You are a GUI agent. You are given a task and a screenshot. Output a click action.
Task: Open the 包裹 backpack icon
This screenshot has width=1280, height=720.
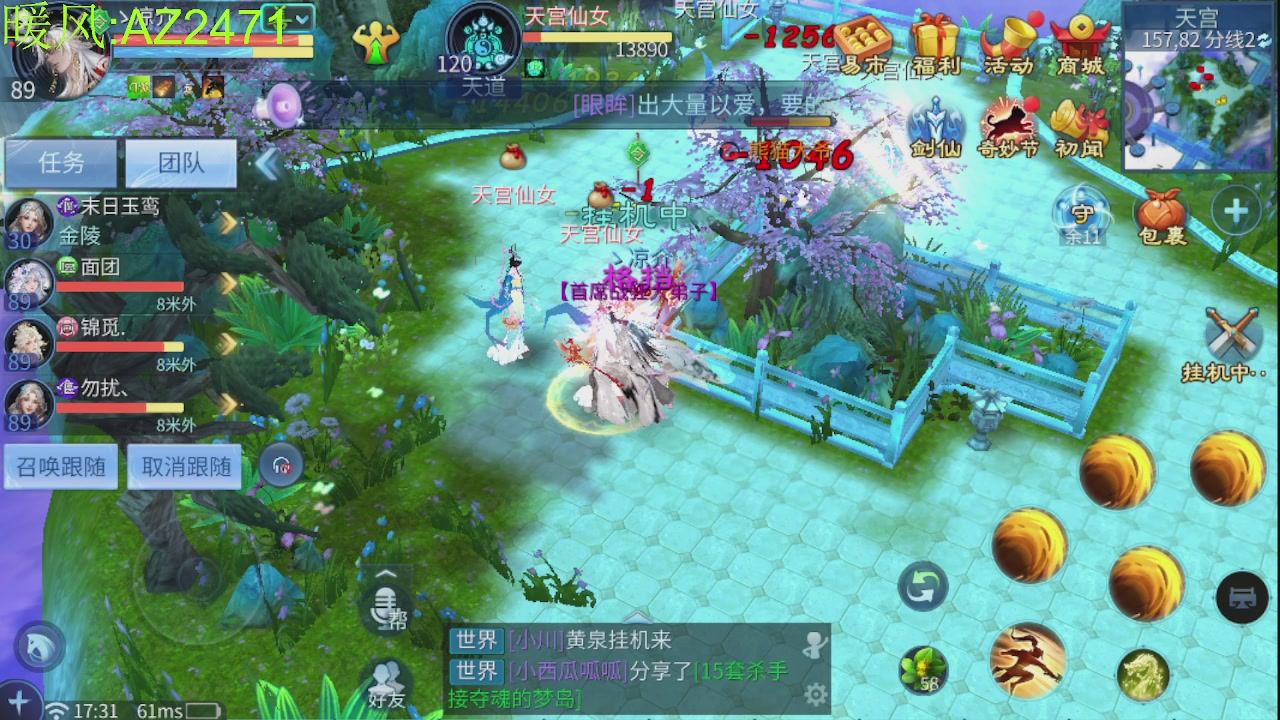(x=1162, y=213)
